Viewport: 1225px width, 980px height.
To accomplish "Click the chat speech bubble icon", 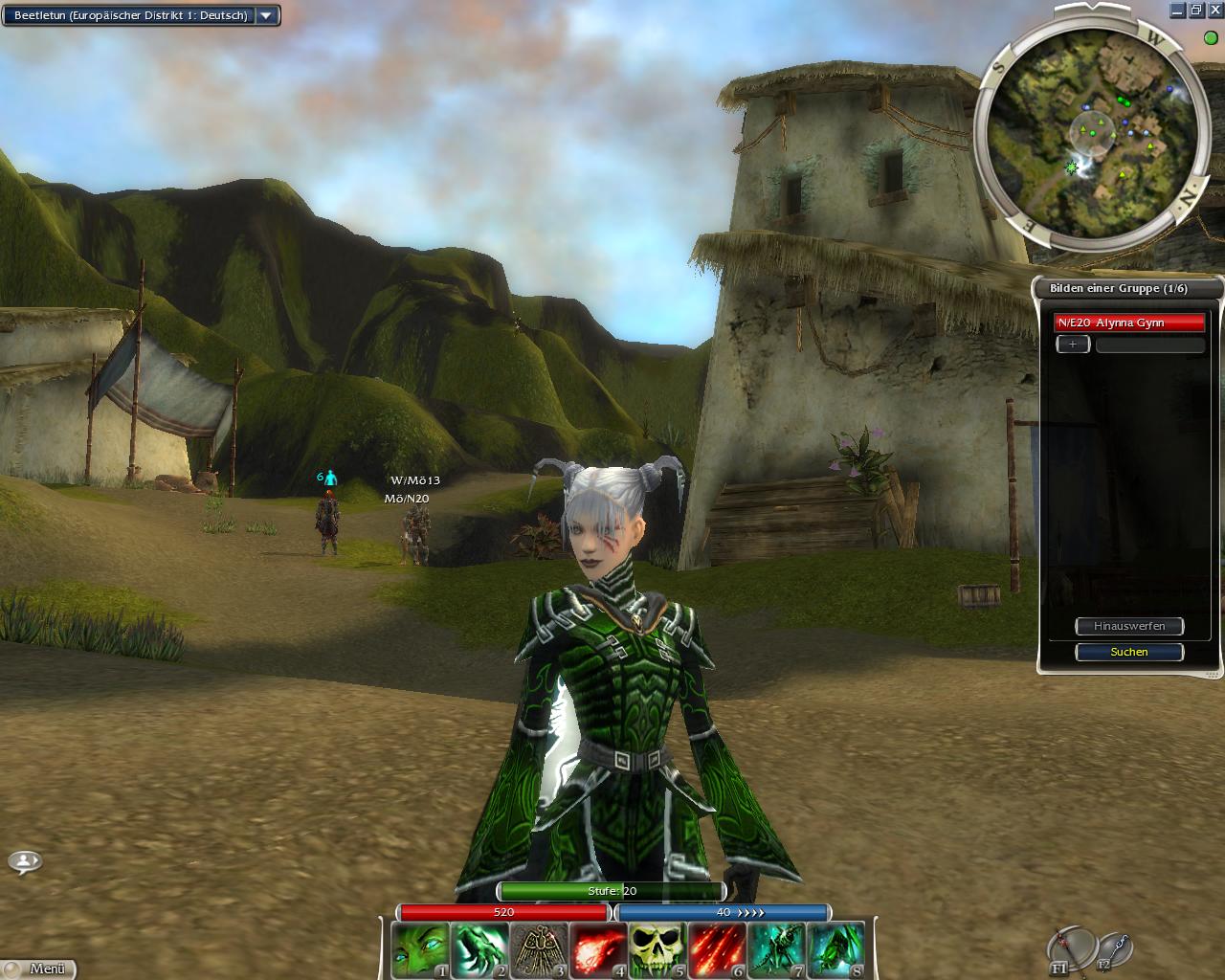I will pyautogui.click(x=25, y=861).
